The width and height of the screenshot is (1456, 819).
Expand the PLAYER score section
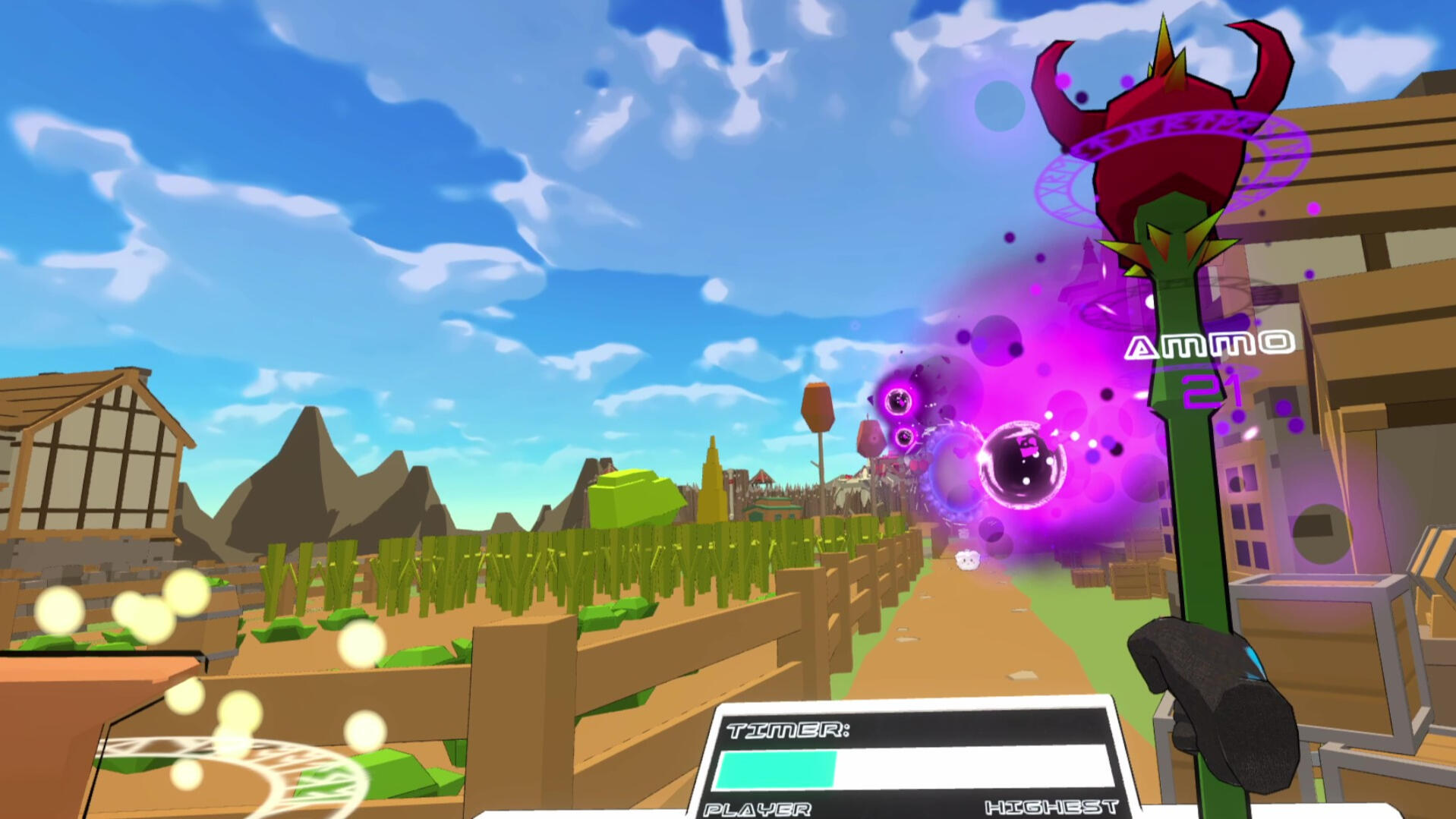coord(759,811)
